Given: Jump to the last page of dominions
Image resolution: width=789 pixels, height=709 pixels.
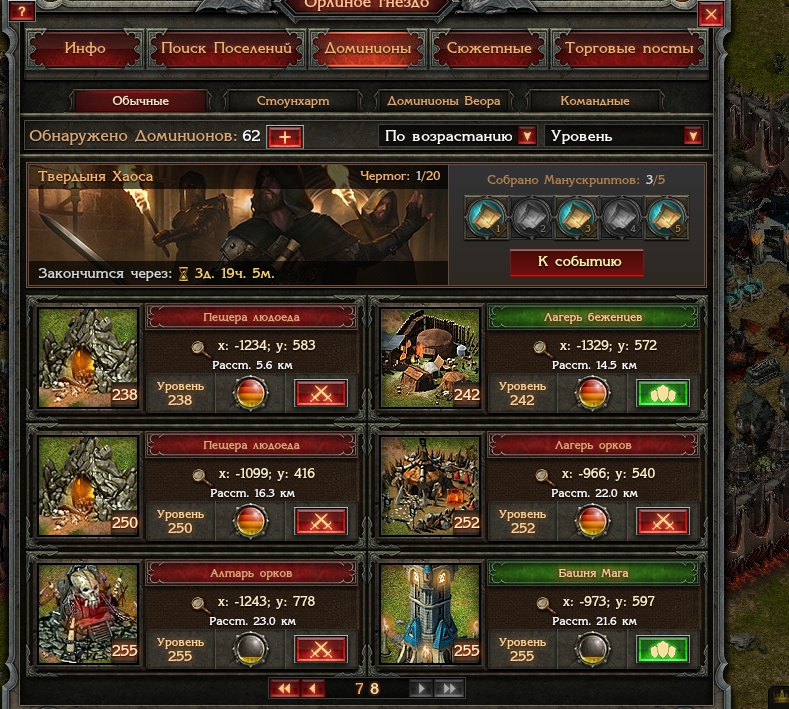Looking at the screenshot, I should [450, 688].
